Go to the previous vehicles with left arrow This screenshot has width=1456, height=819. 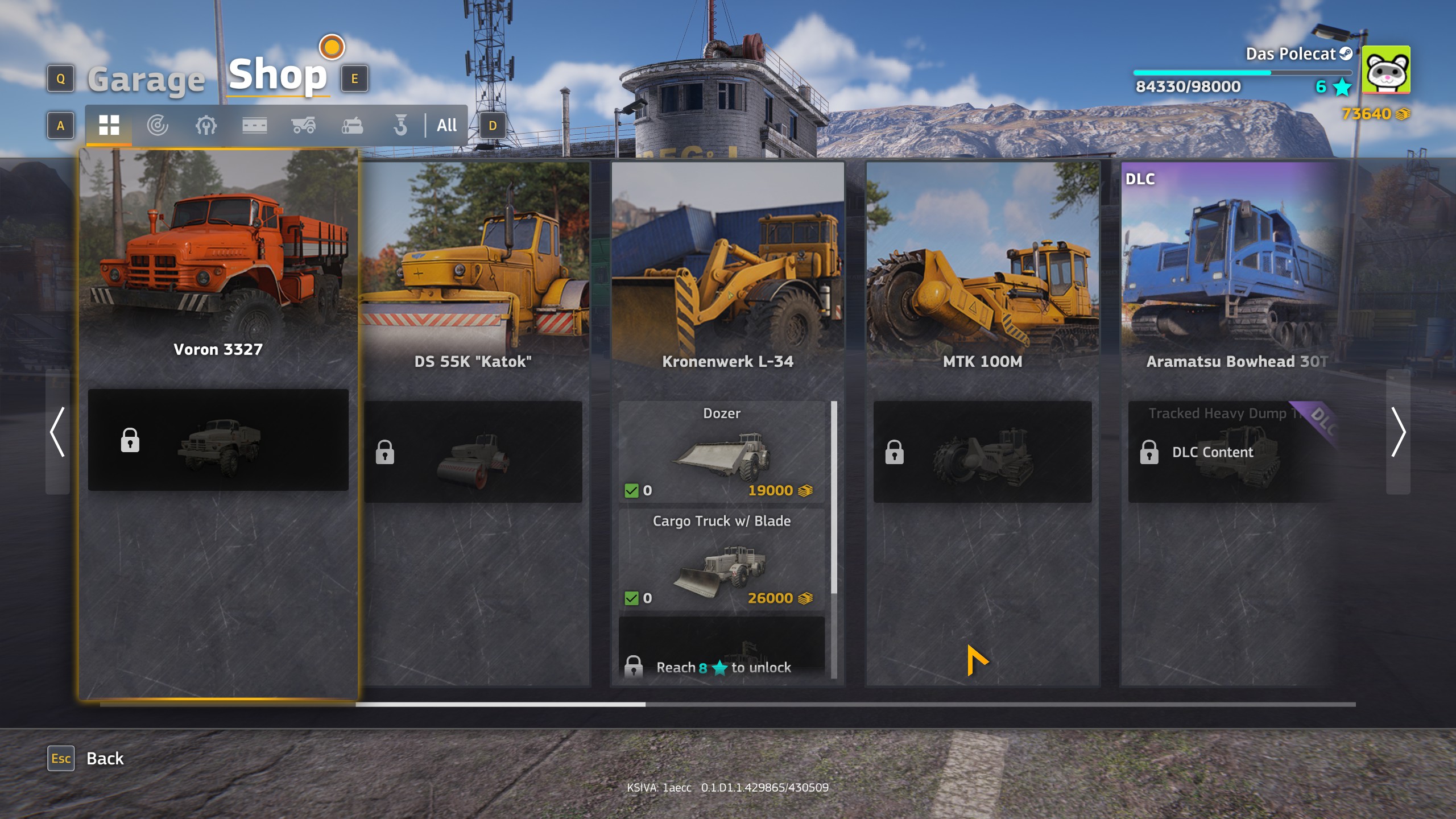(57, 432)
